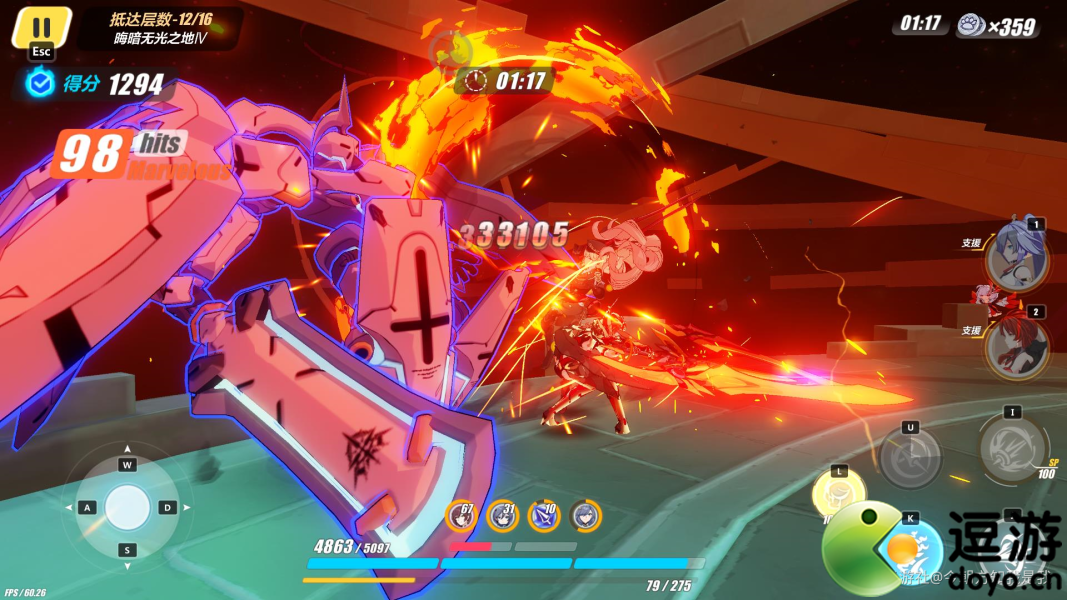Call in the red-haired support valkyrie

pyautogui.click(x=1016, y=345)
